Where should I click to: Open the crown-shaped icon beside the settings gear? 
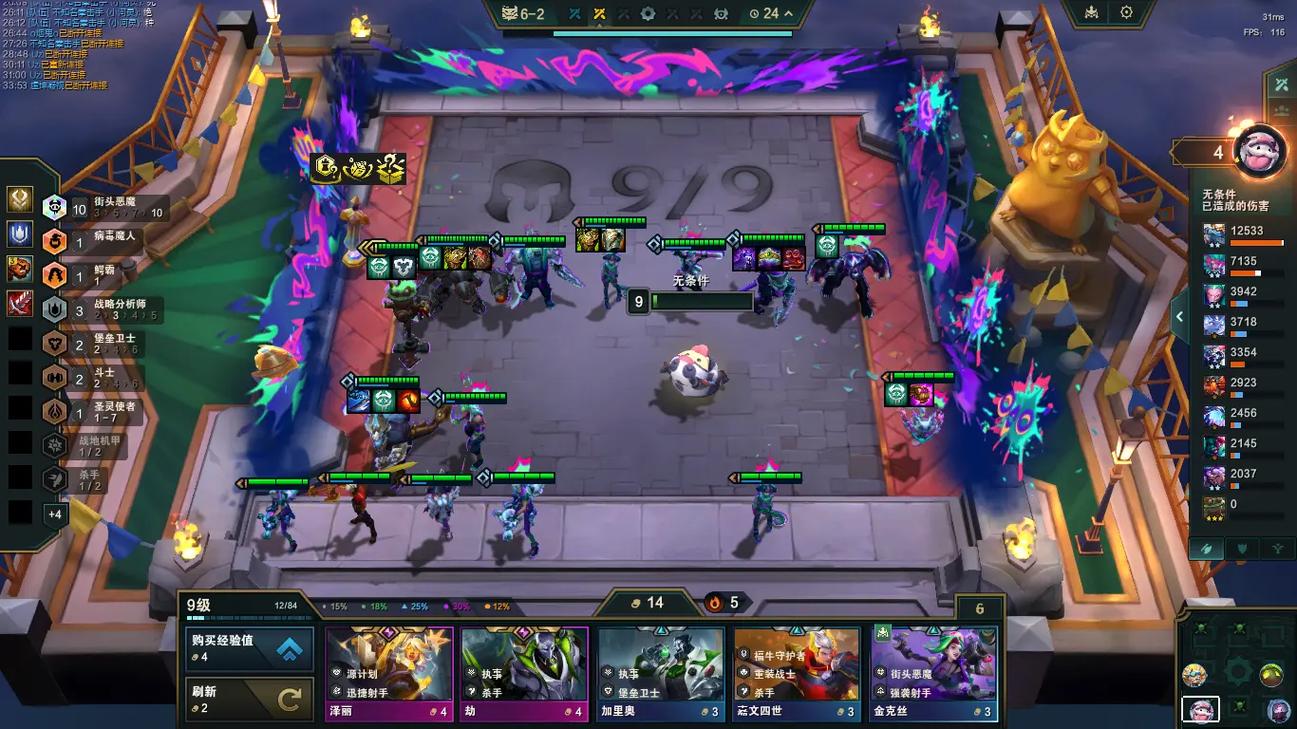[1091, 13]
